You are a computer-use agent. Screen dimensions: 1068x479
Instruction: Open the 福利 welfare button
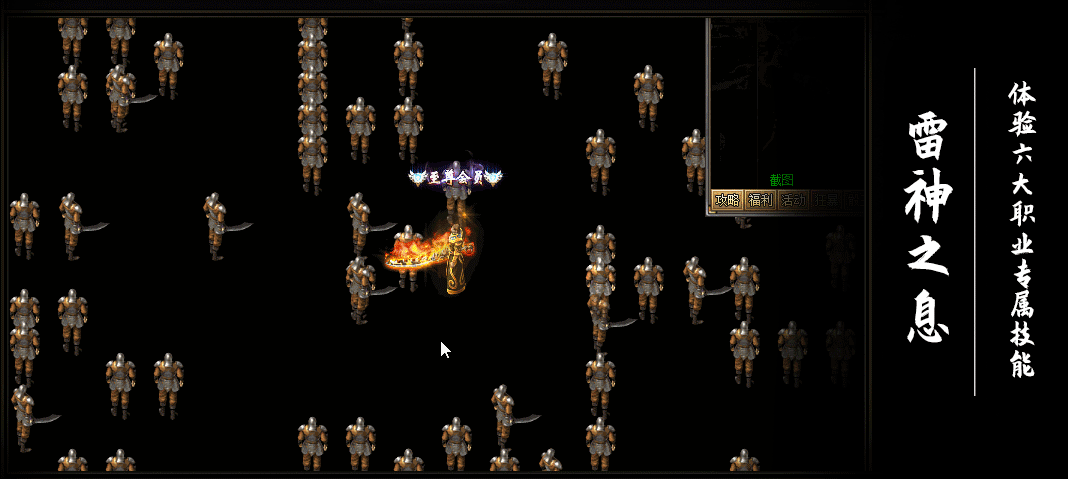pyautogui.click(x=760, y=200)
